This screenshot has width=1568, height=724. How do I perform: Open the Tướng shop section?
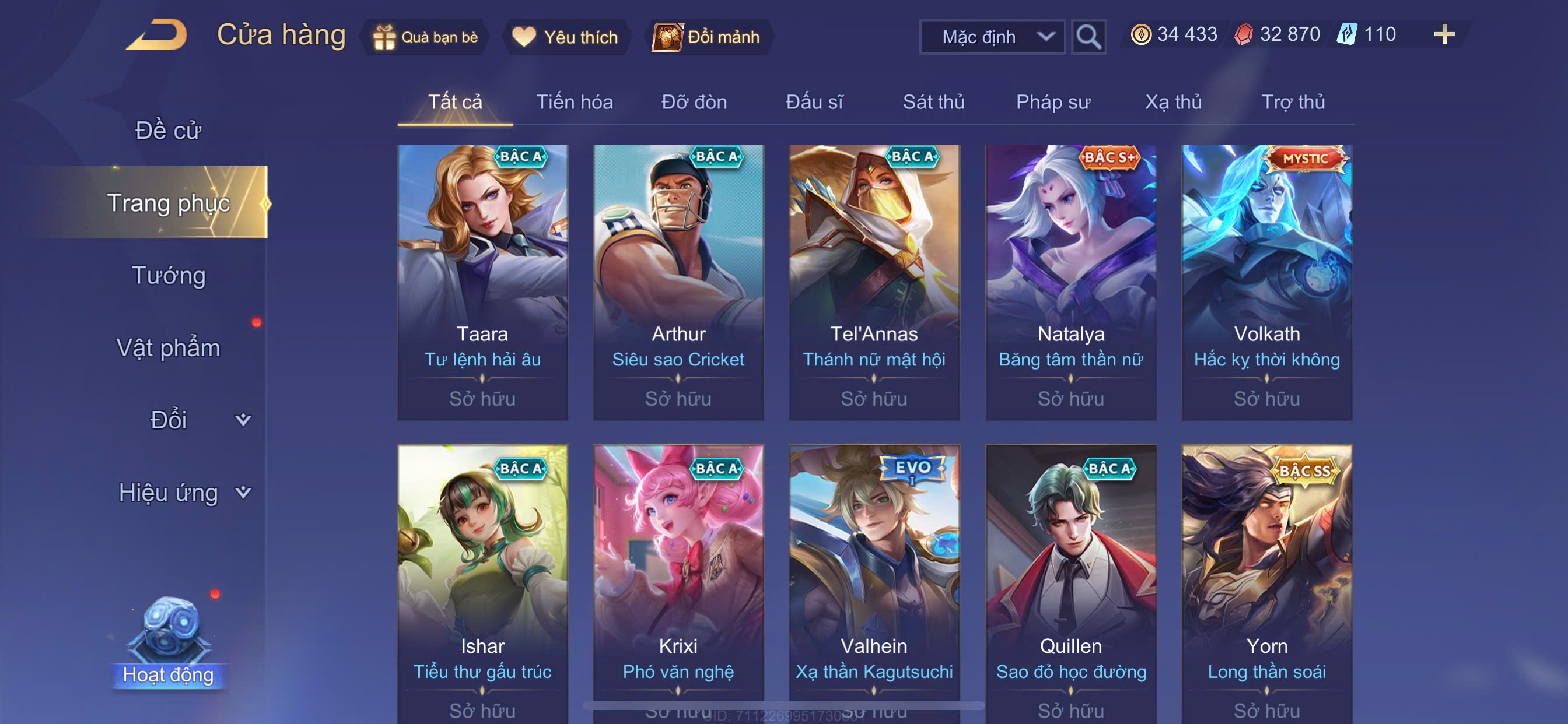169,275
